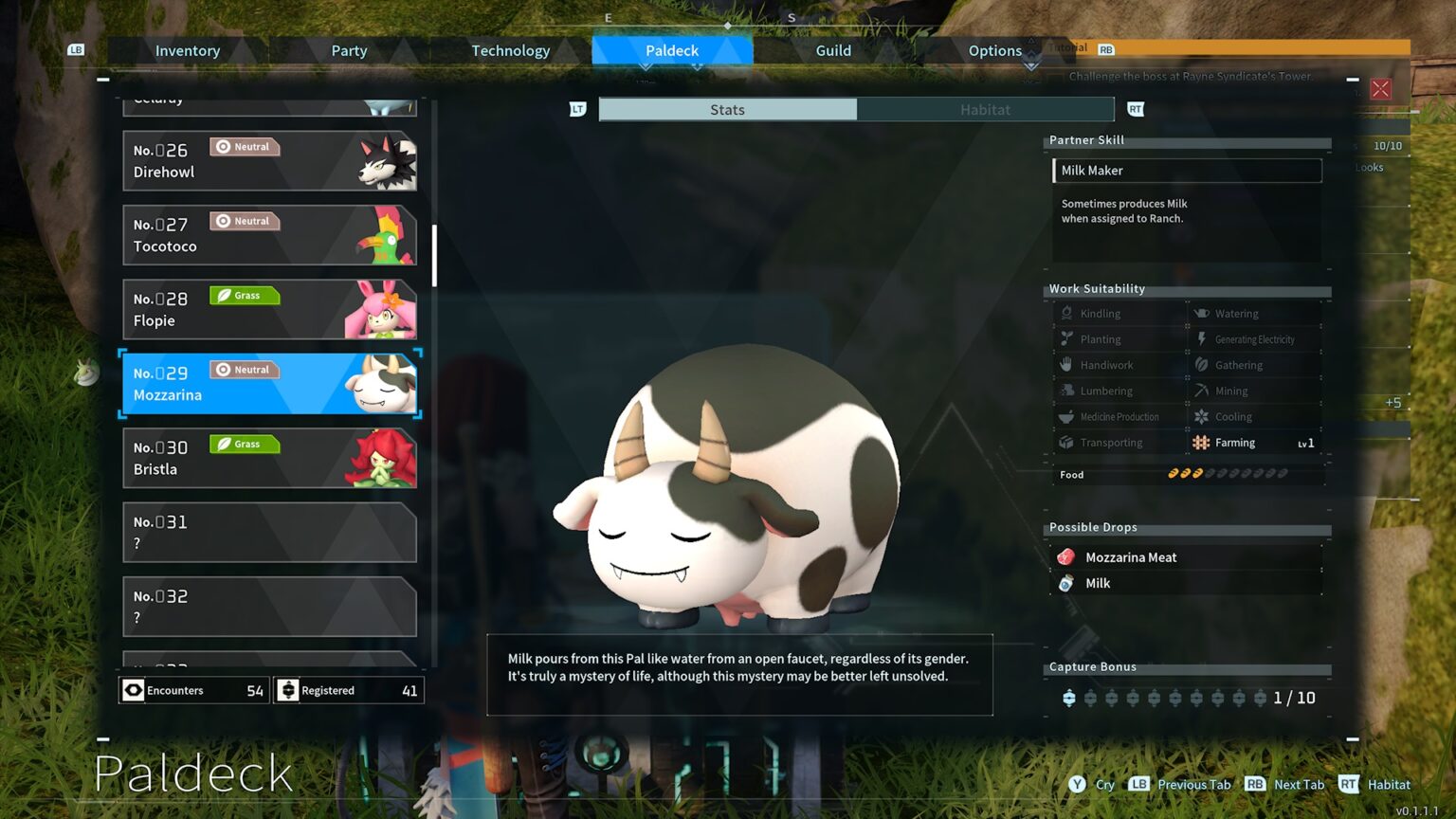
Task: Click the Mining work suitability icon
Action: [x=1200, y=391]
